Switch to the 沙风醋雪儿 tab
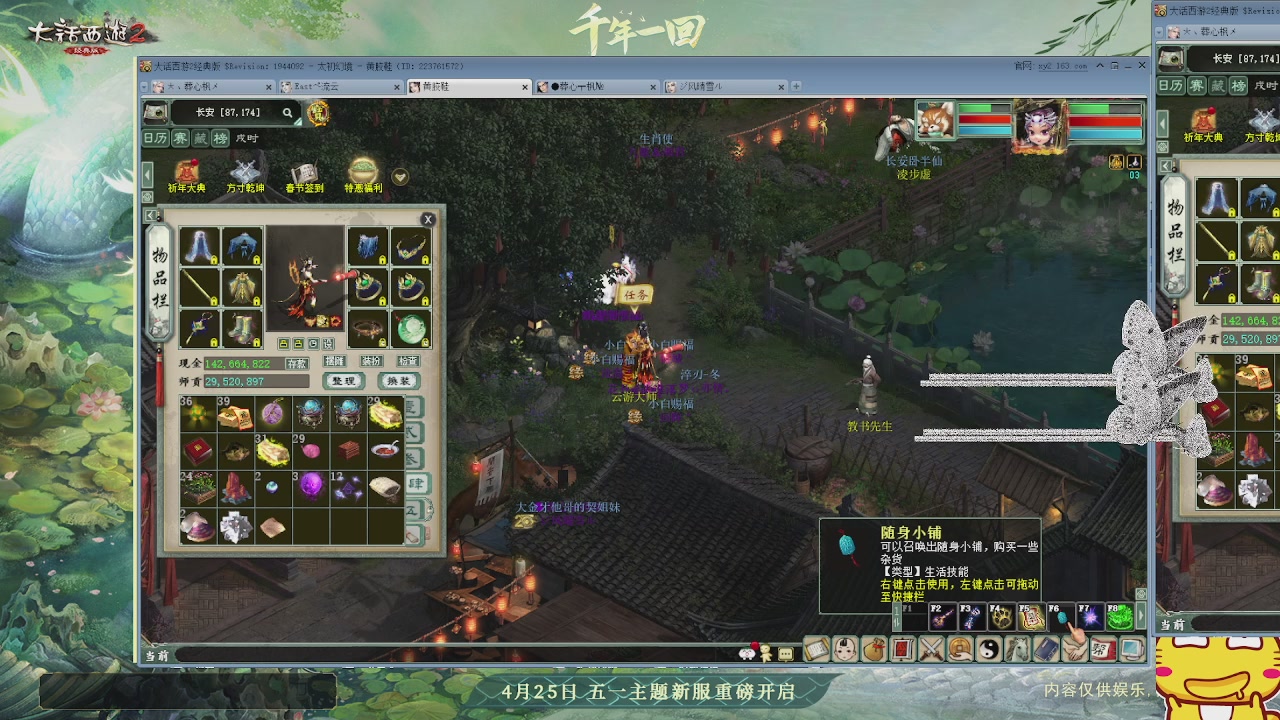1280x720 pixels. pos(700,87)
